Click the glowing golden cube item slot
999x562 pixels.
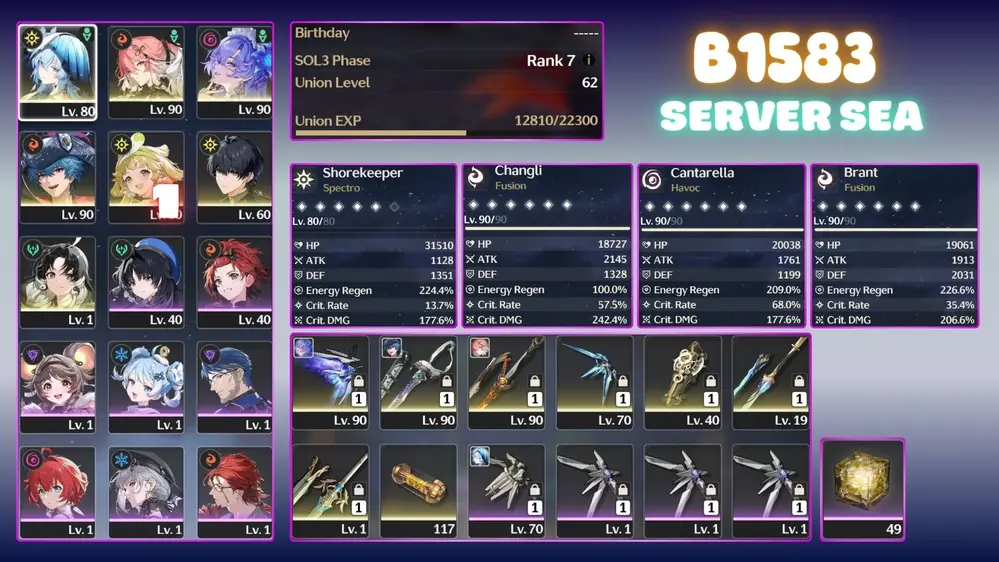(862, 489)
